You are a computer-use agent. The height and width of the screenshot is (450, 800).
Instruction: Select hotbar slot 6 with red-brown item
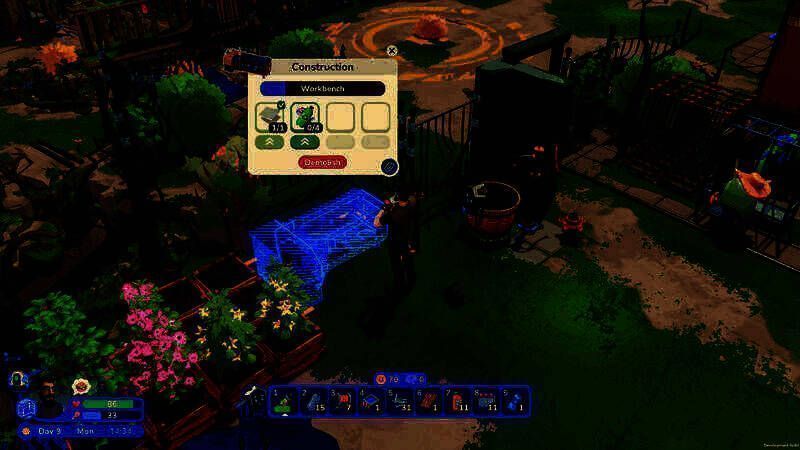[429, 401]
